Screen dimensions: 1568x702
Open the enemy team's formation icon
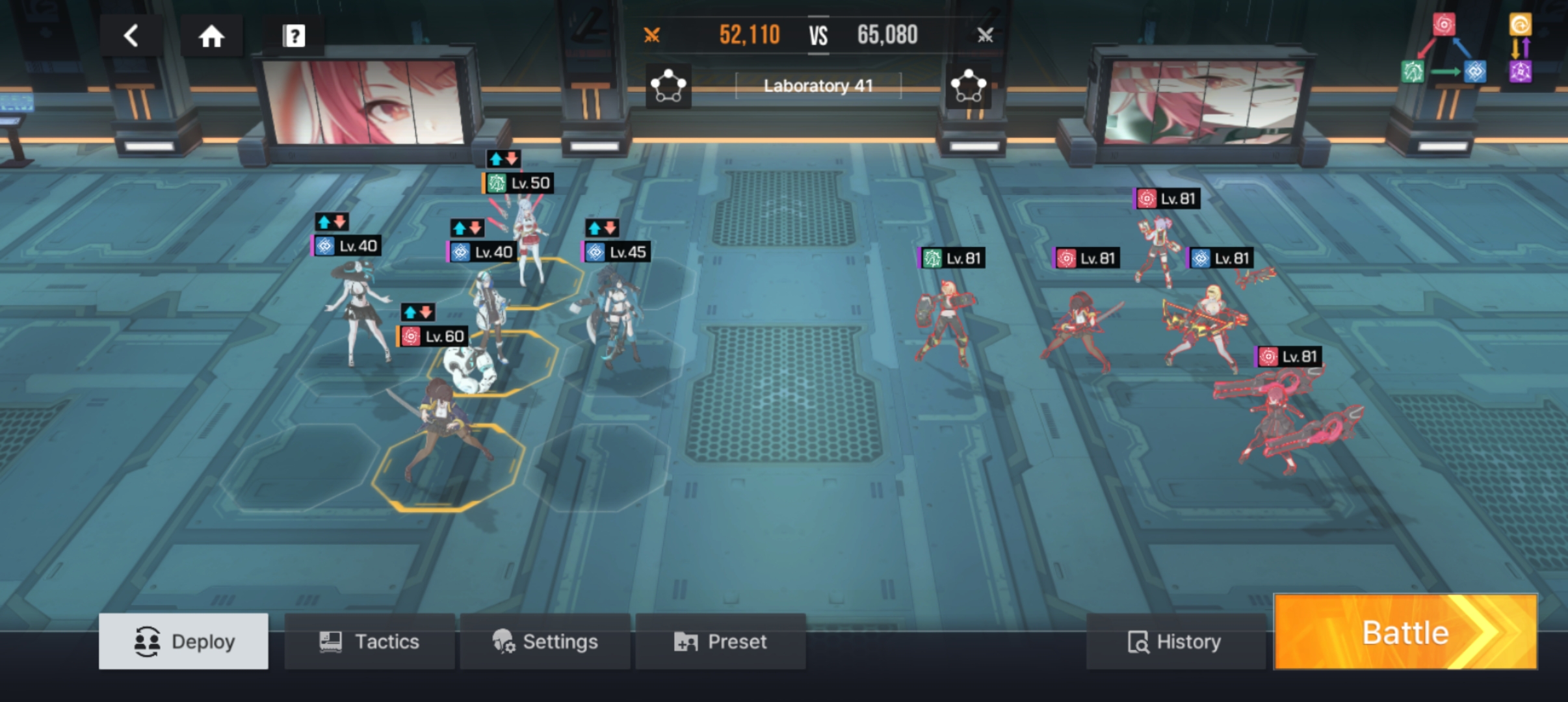point(968,86)
